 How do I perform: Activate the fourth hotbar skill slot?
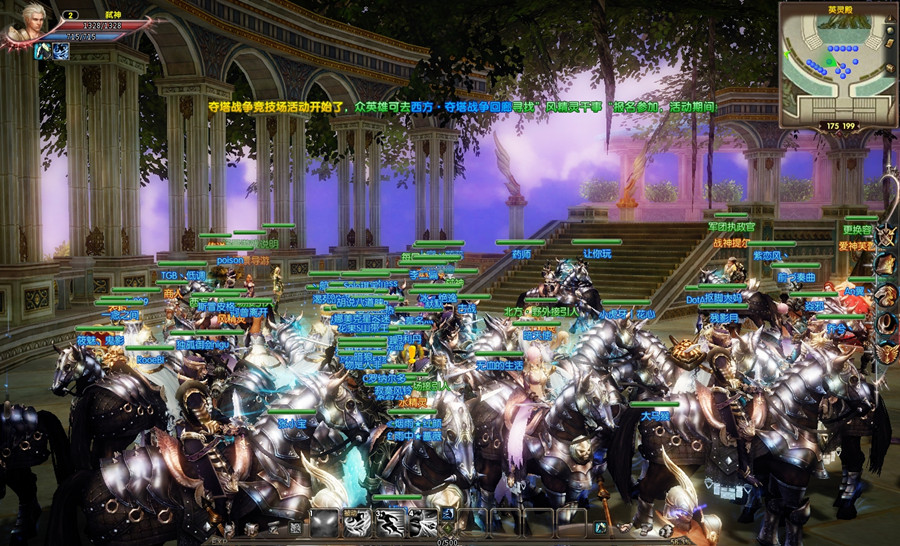pos(422,522)
